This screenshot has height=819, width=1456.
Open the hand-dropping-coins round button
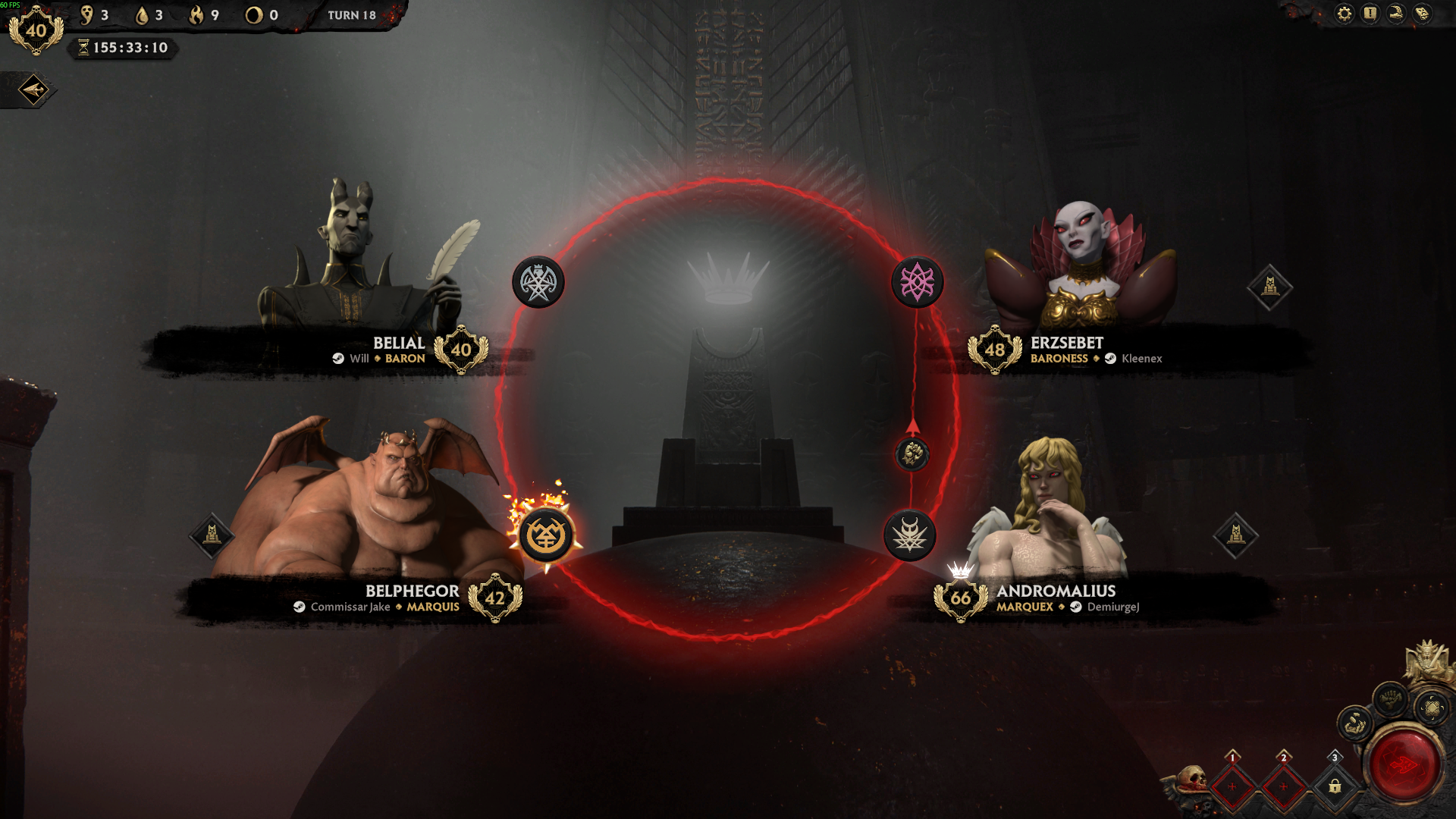click(x=1355, y=724)
